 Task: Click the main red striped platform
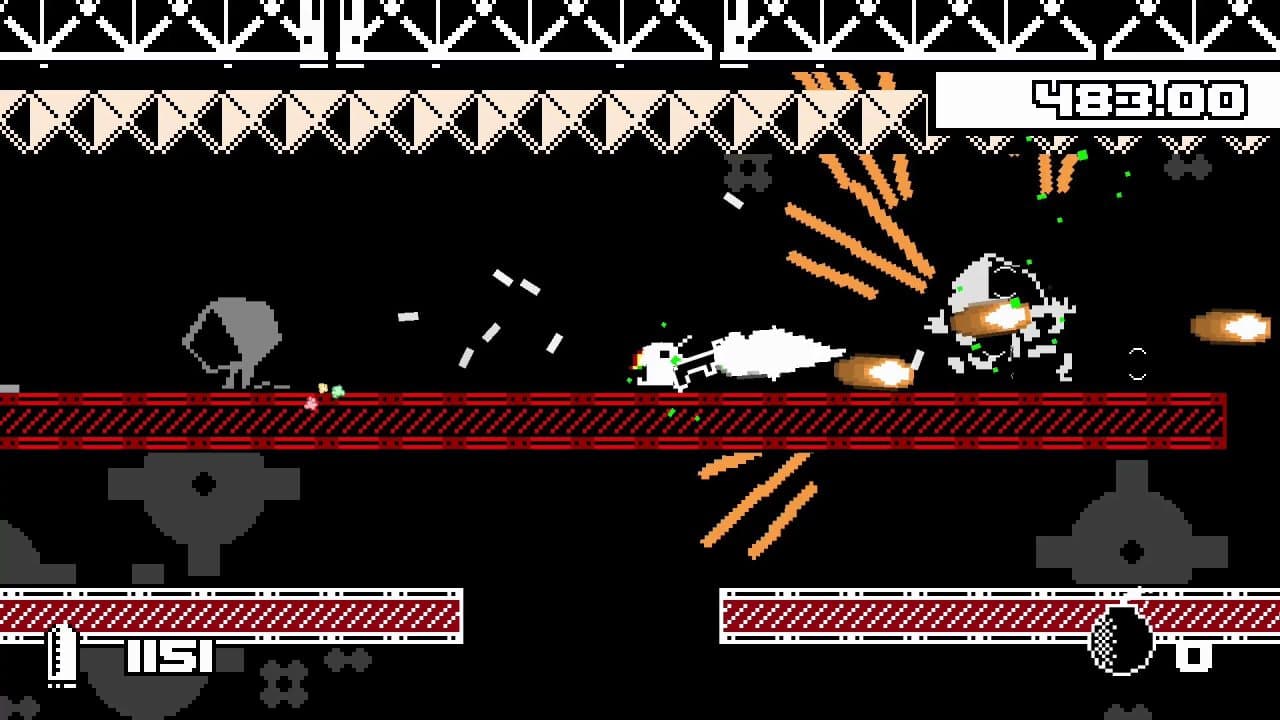[x=600, y=420]
